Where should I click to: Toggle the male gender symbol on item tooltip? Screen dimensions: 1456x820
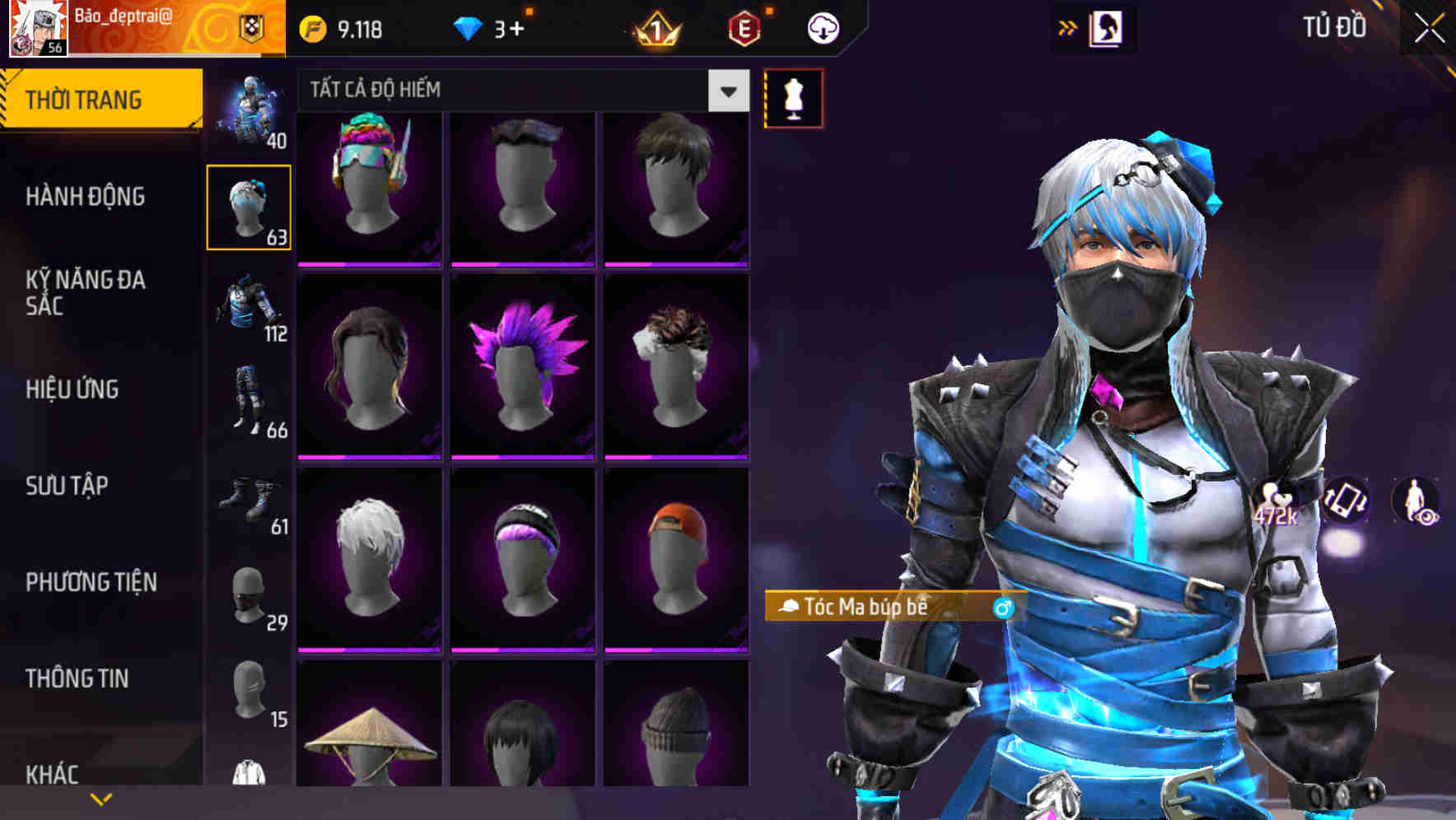click(1001, 608)
